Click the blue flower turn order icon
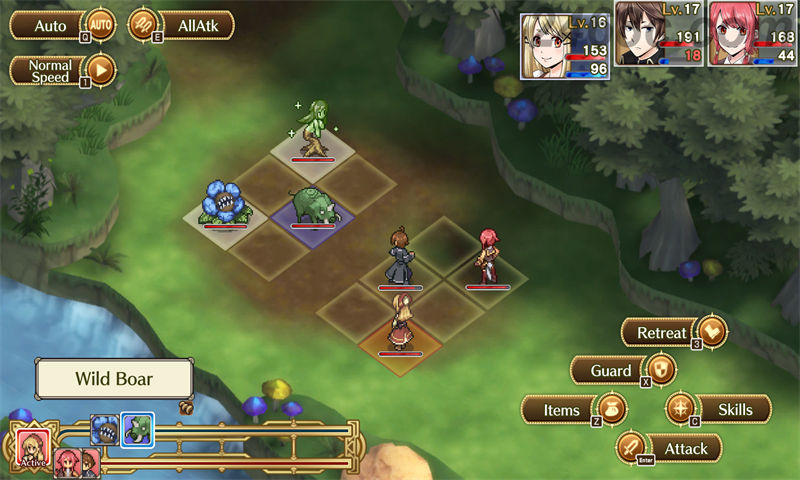Viewport: 800px width, 480px height. (x=105, y=430)
